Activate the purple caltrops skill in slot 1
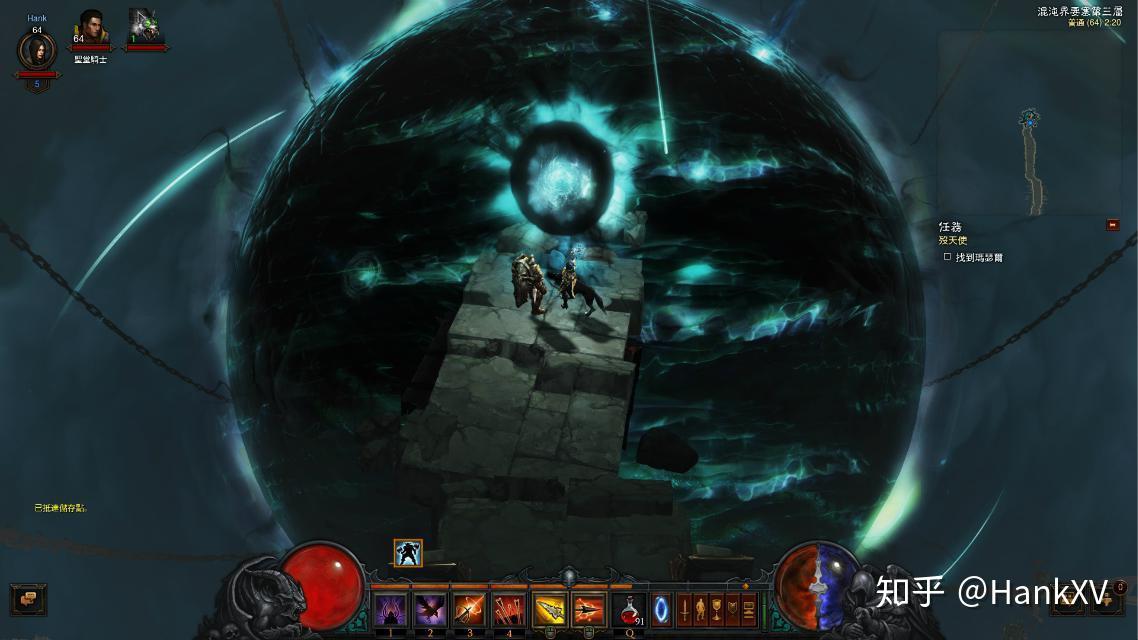Screen dimensions: 1138x640 [x=390, y=609]
